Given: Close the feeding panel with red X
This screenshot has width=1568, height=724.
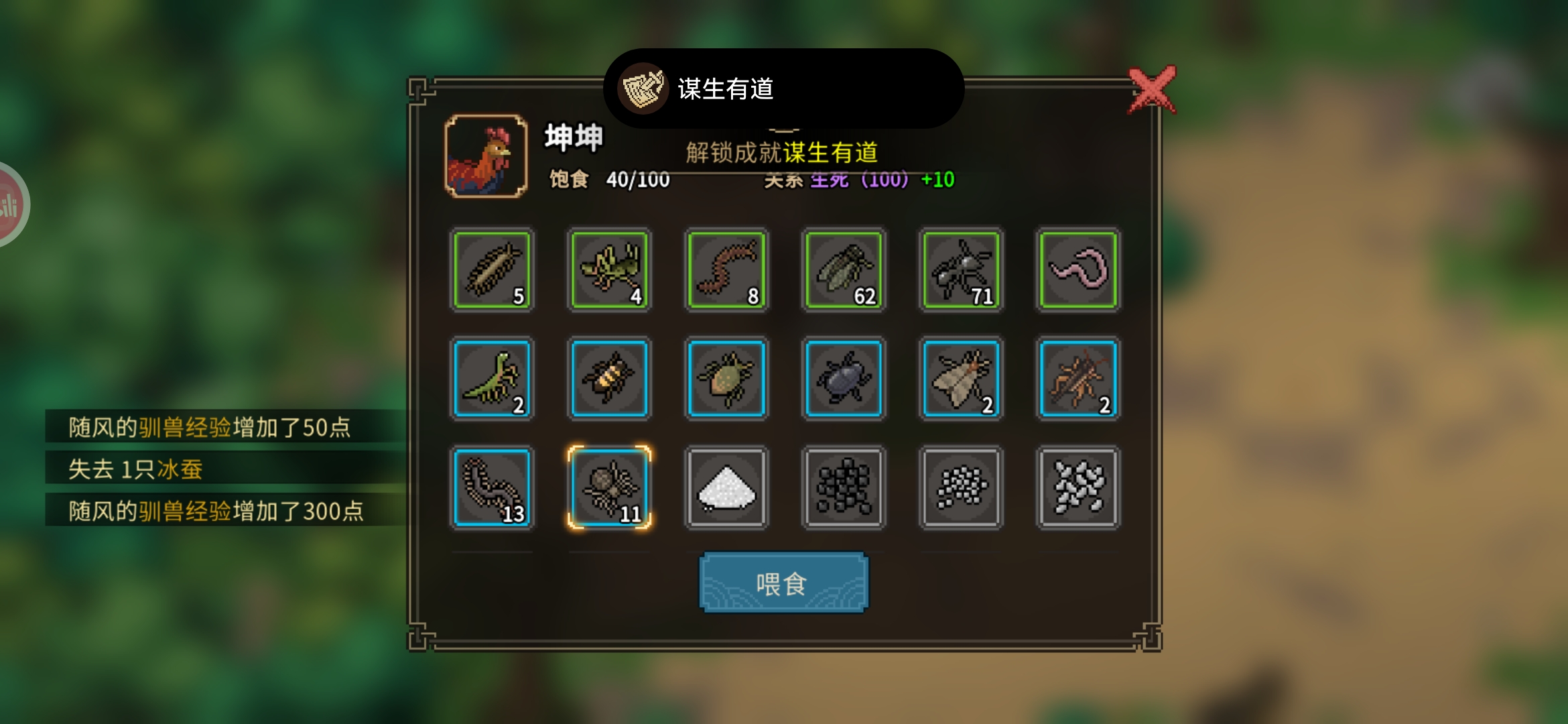Looking at the screenshot, I should point(1151,90).
